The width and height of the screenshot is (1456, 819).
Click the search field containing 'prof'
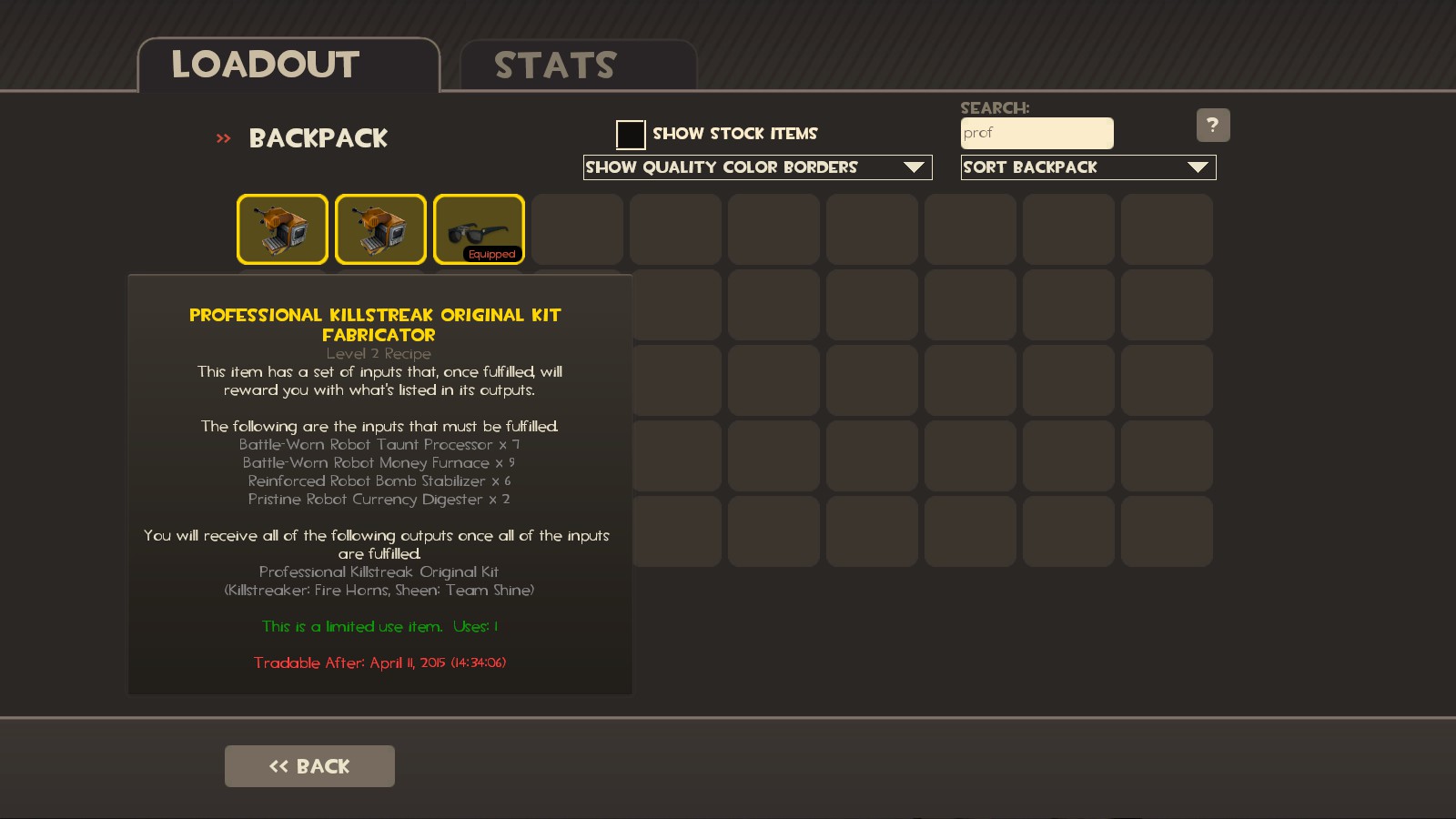point(1037,133)
